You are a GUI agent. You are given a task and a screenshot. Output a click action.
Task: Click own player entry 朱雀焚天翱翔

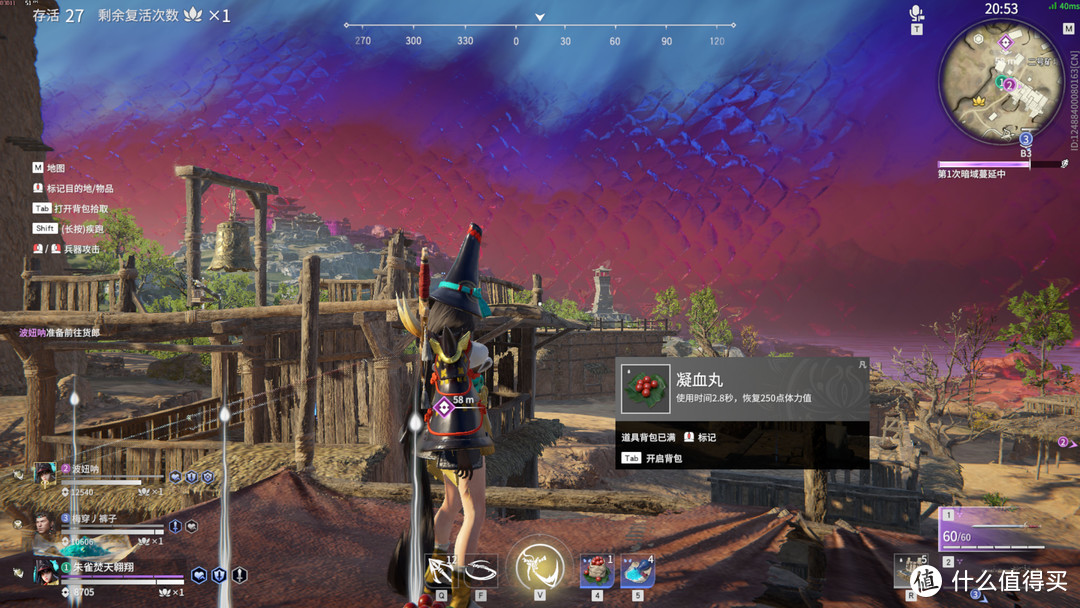point(100,573)
